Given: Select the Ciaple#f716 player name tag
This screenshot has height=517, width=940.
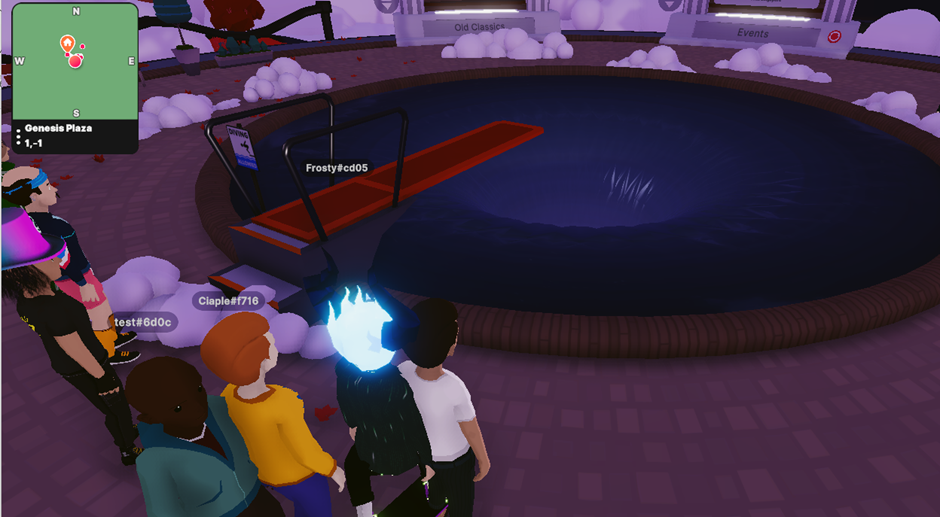Looking at the screenshot, I should tap(228, 300).
